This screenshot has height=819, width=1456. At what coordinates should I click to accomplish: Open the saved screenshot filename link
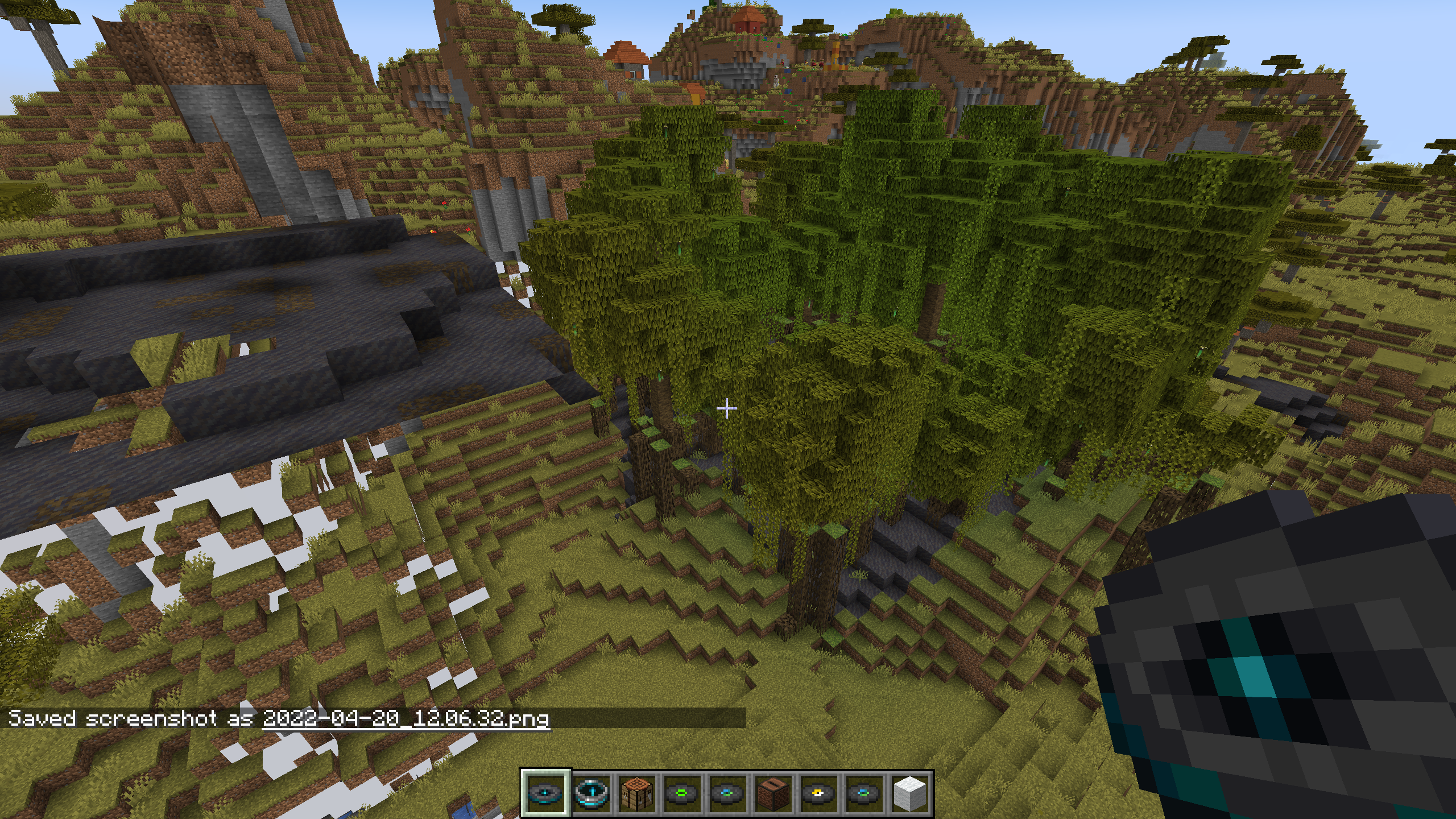click(406, 718)
